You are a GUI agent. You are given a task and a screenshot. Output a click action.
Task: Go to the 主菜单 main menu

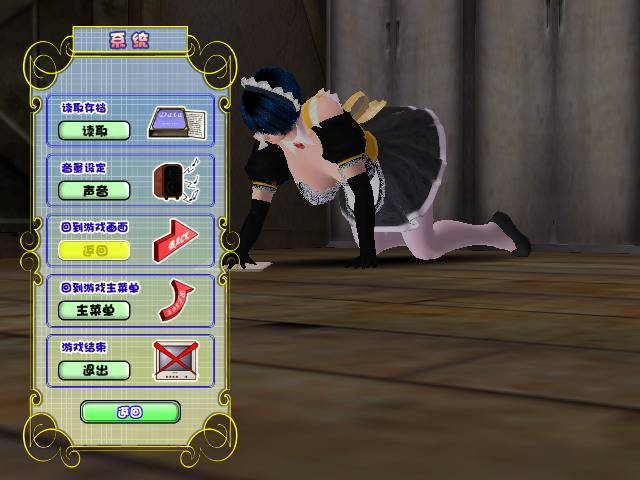point(94,310)
